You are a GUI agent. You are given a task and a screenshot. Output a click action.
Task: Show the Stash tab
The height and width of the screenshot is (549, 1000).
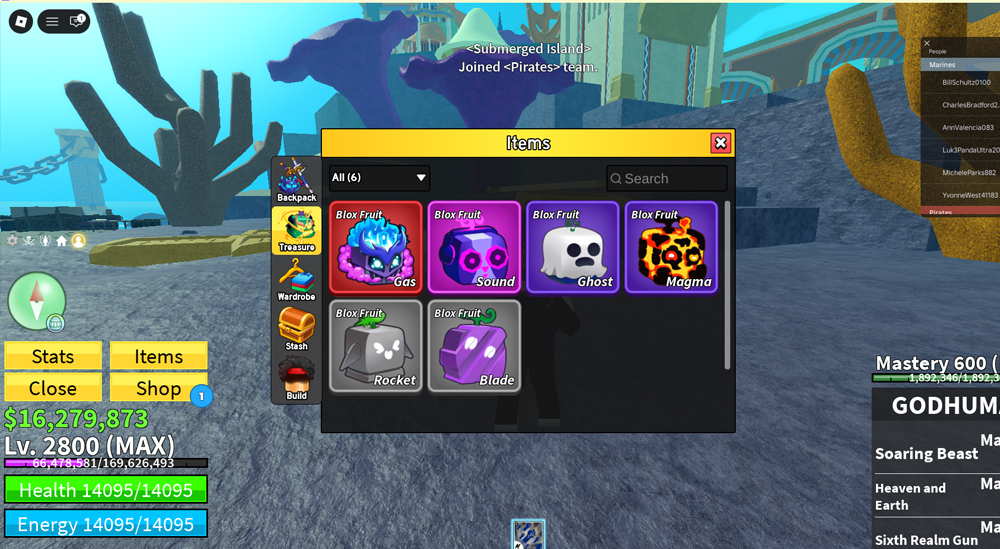(296, 330)
